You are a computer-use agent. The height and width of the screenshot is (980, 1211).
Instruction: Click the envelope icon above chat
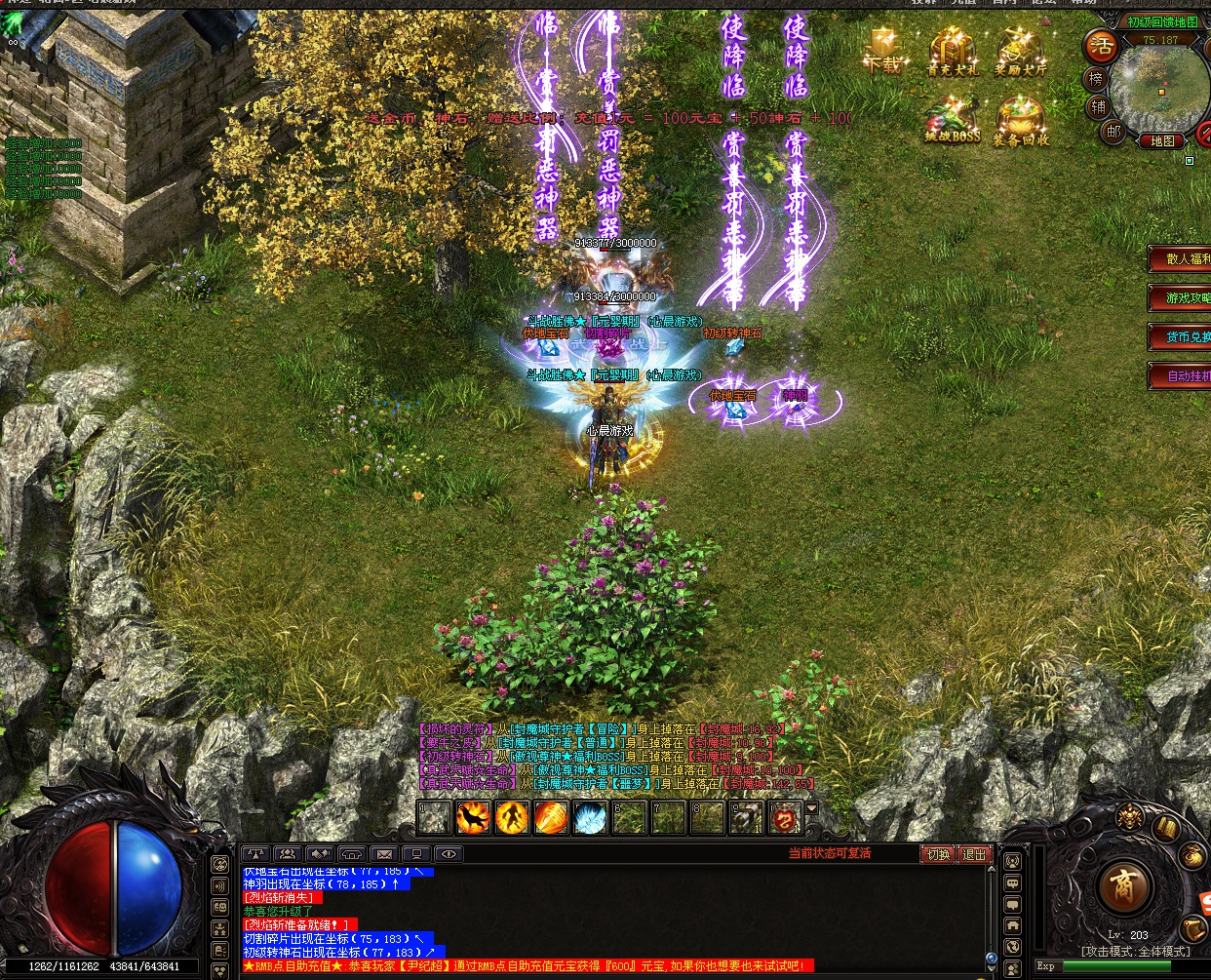[384, 854]
